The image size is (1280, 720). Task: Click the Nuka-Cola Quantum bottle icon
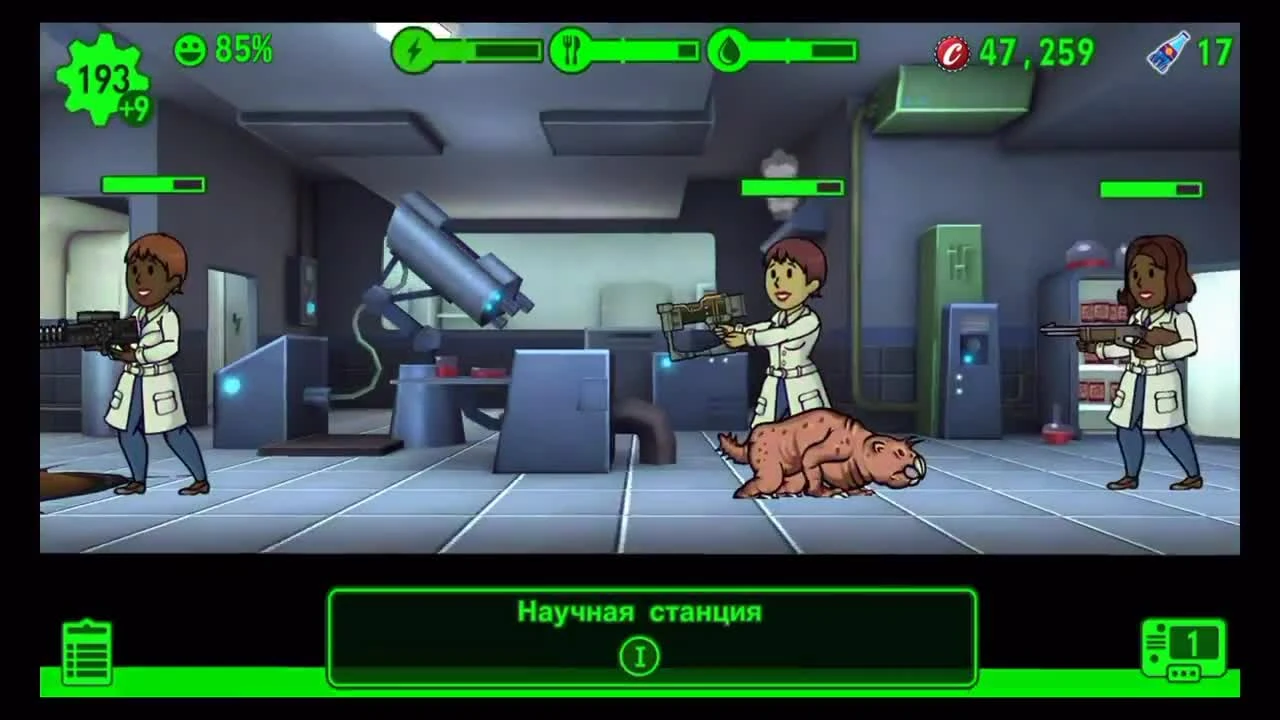coord(1170,48)
